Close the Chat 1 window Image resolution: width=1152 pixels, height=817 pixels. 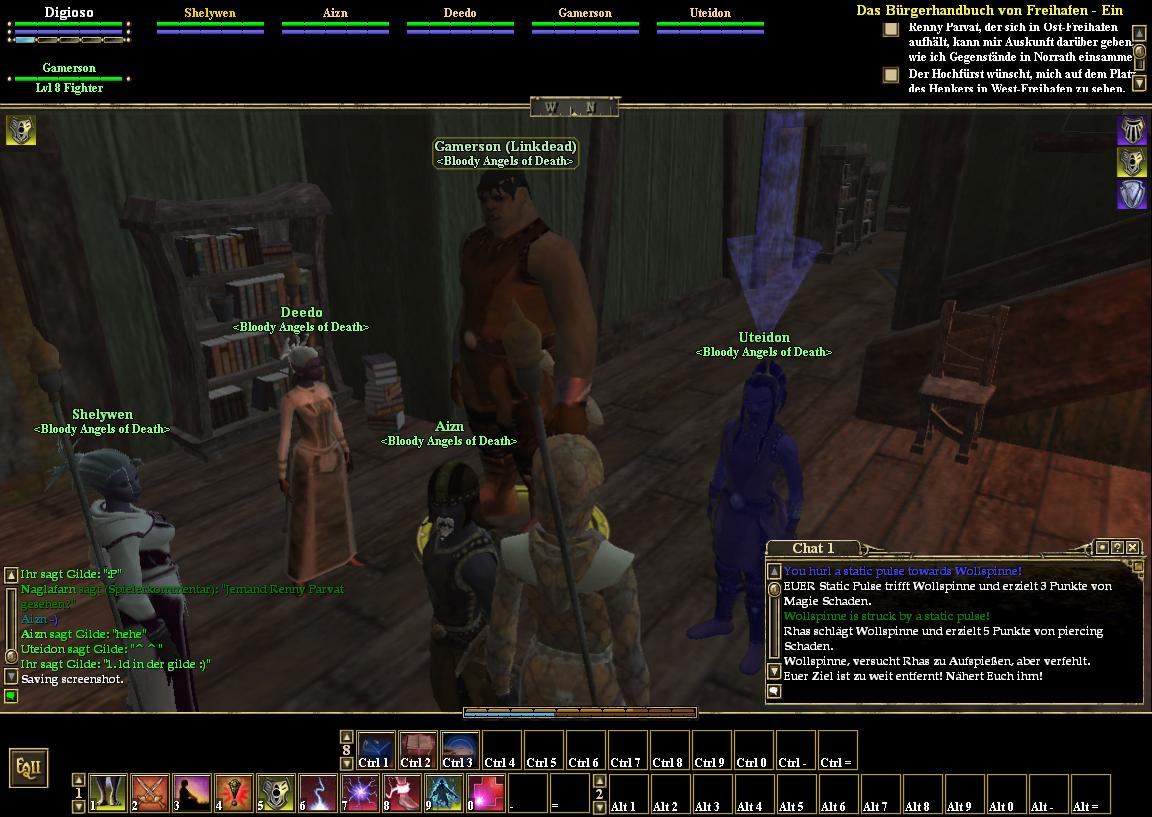point(1132,547)
